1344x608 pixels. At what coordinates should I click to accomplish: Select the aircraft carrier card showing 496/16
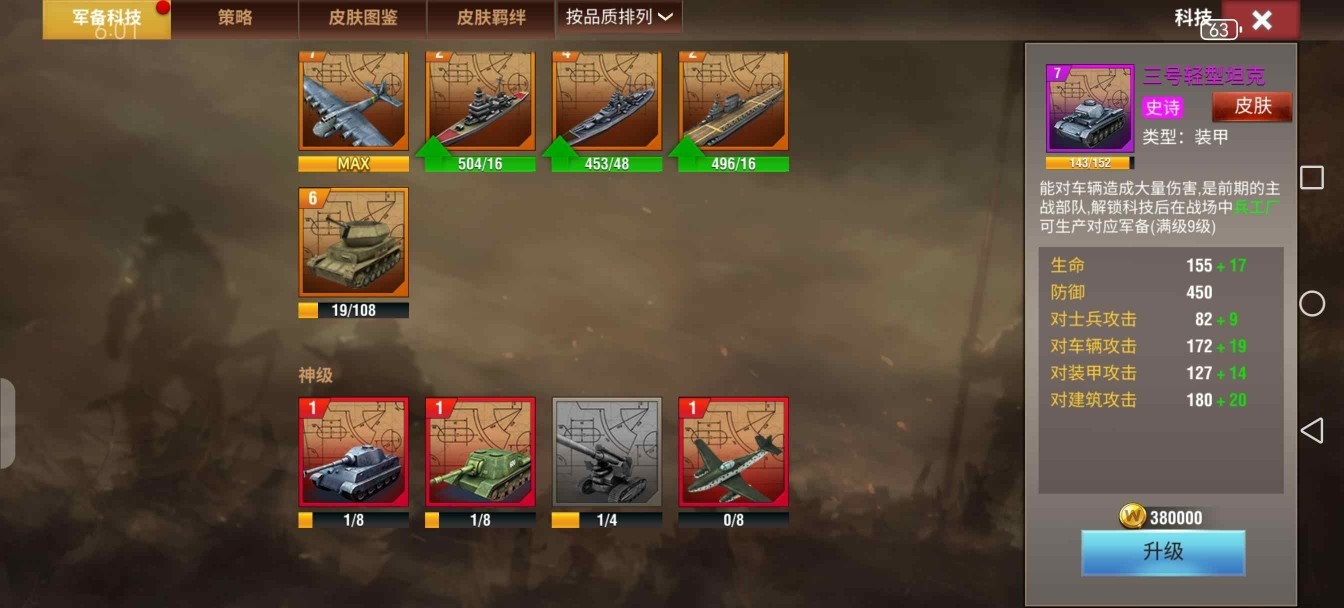(x=734, y=102)
